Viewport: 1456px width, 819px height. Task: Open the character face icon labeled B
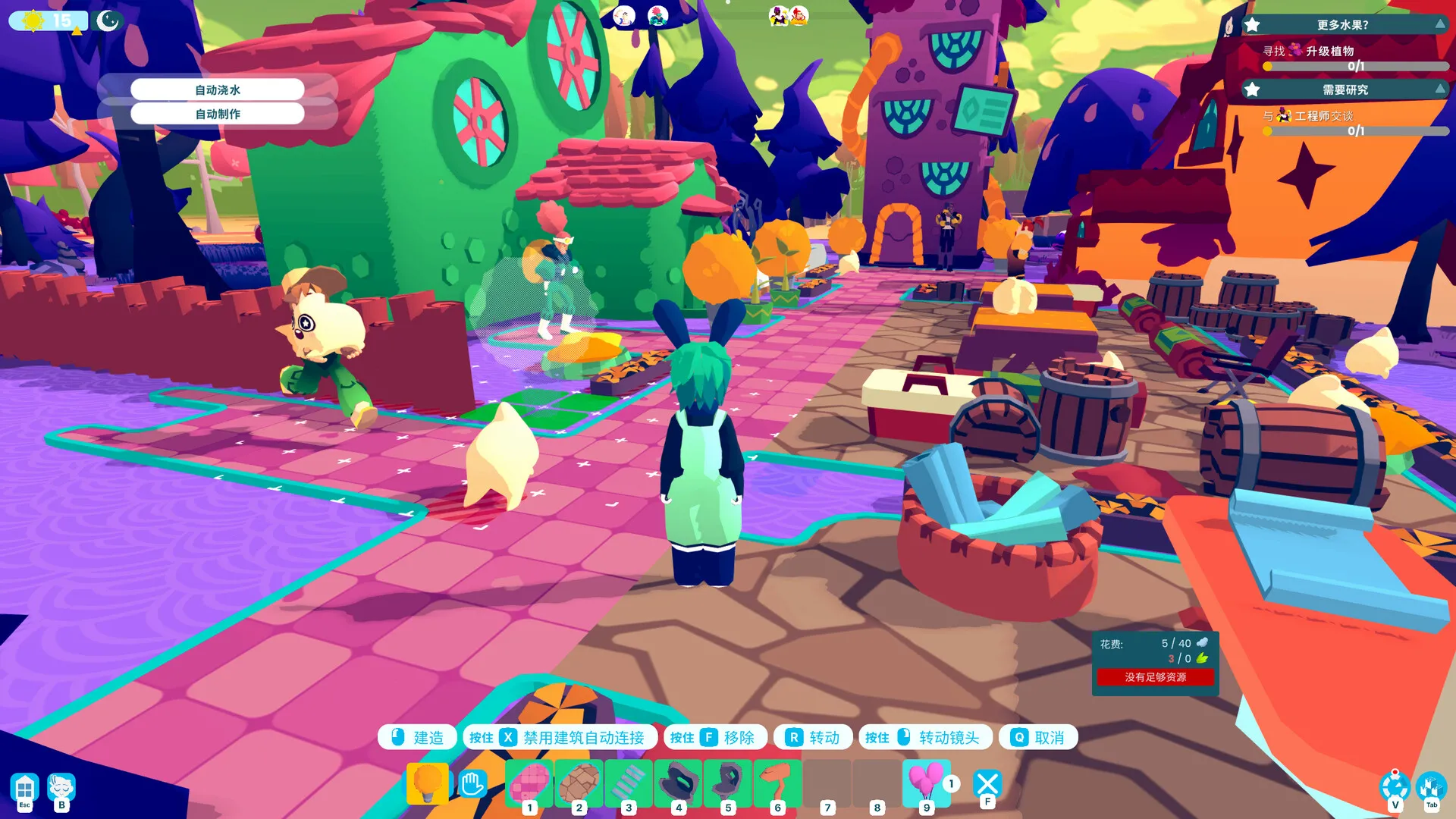coord(61,789)
